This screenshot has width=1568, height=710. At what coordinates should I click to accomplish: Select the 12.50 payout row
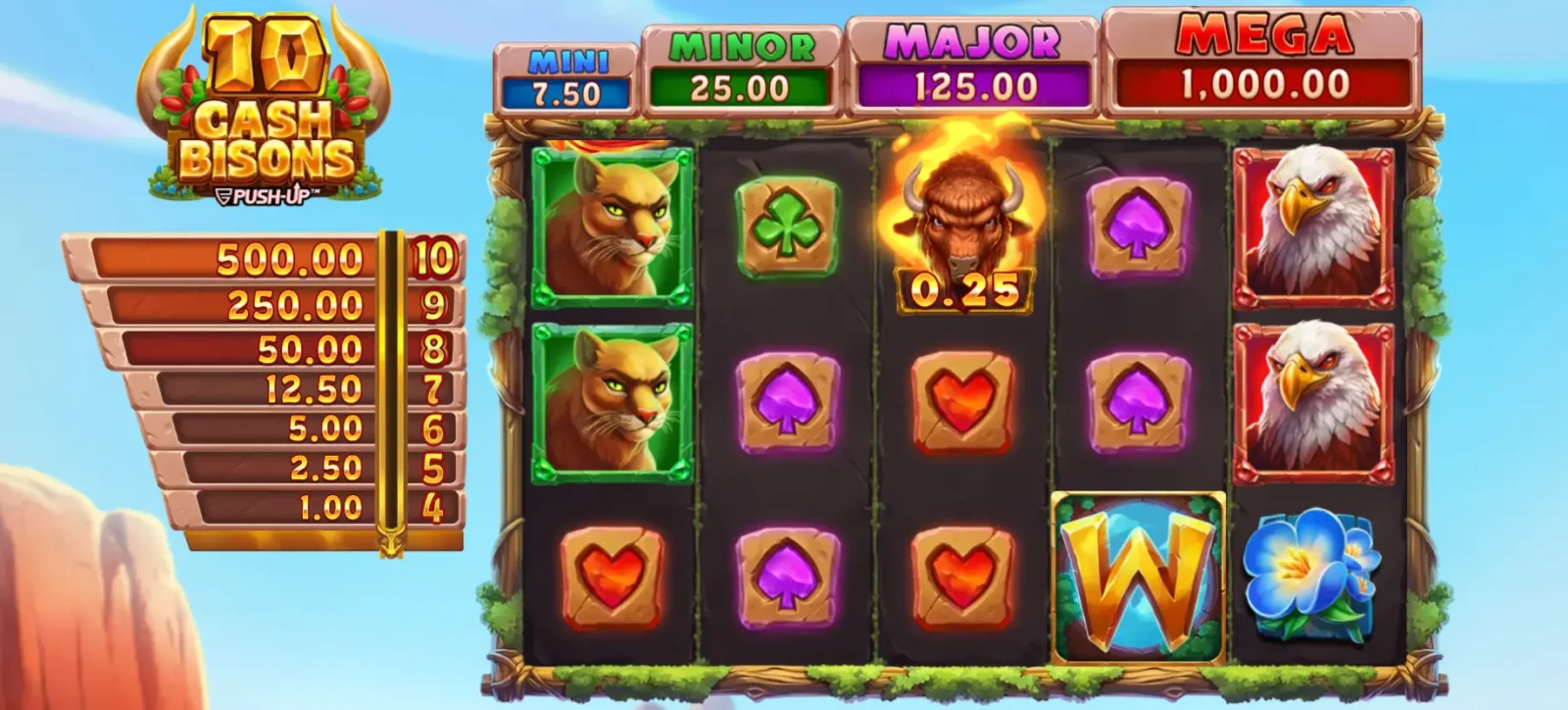pos(314,387)
